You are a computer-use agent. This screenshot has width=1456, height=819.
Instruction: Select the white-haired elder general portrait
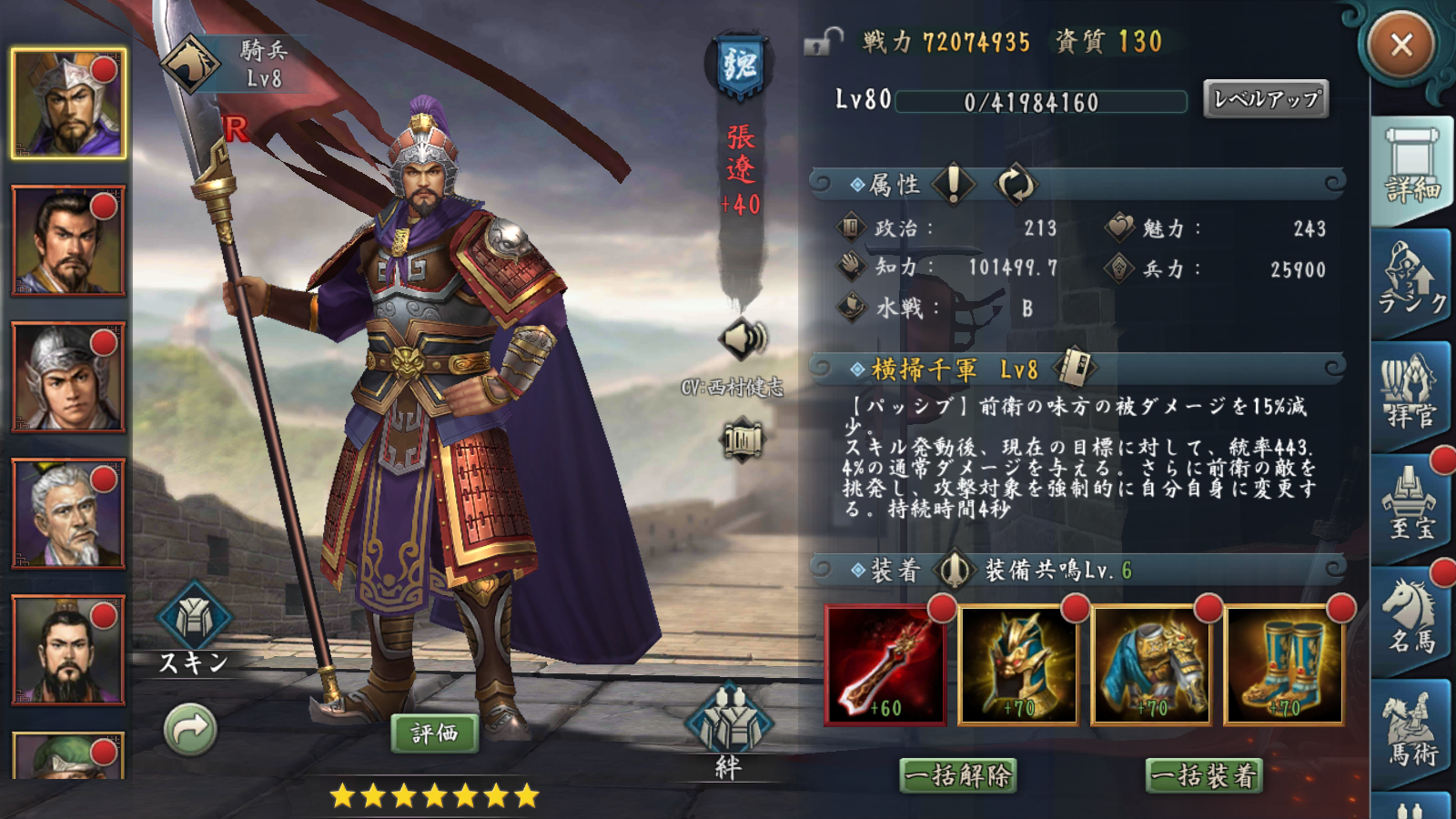click(68, 514)
